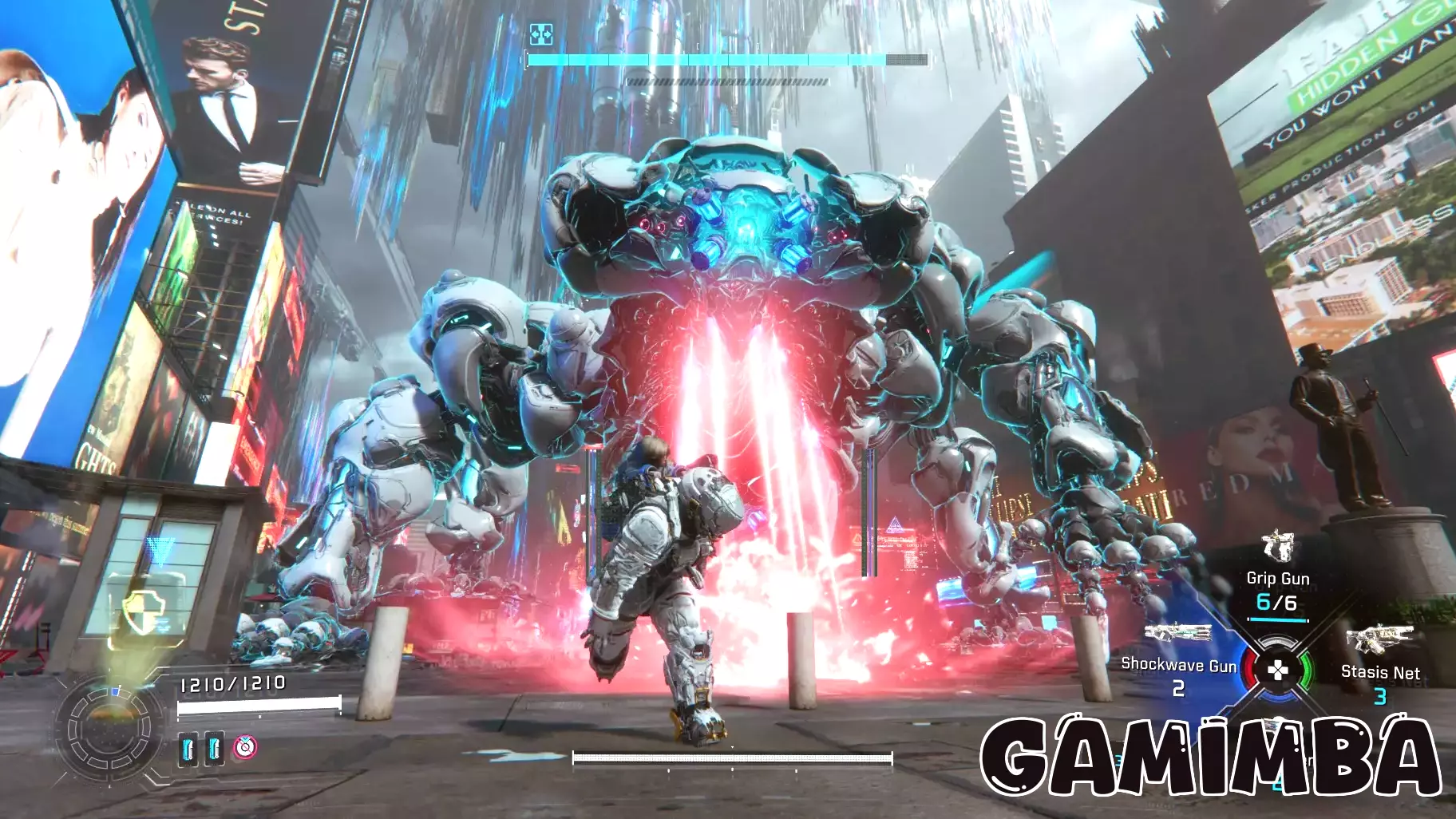Image resolution: width=1456 pixels, height=819 pixels.
Task: Select the first battery charge icon
Action: click(188, 750)
